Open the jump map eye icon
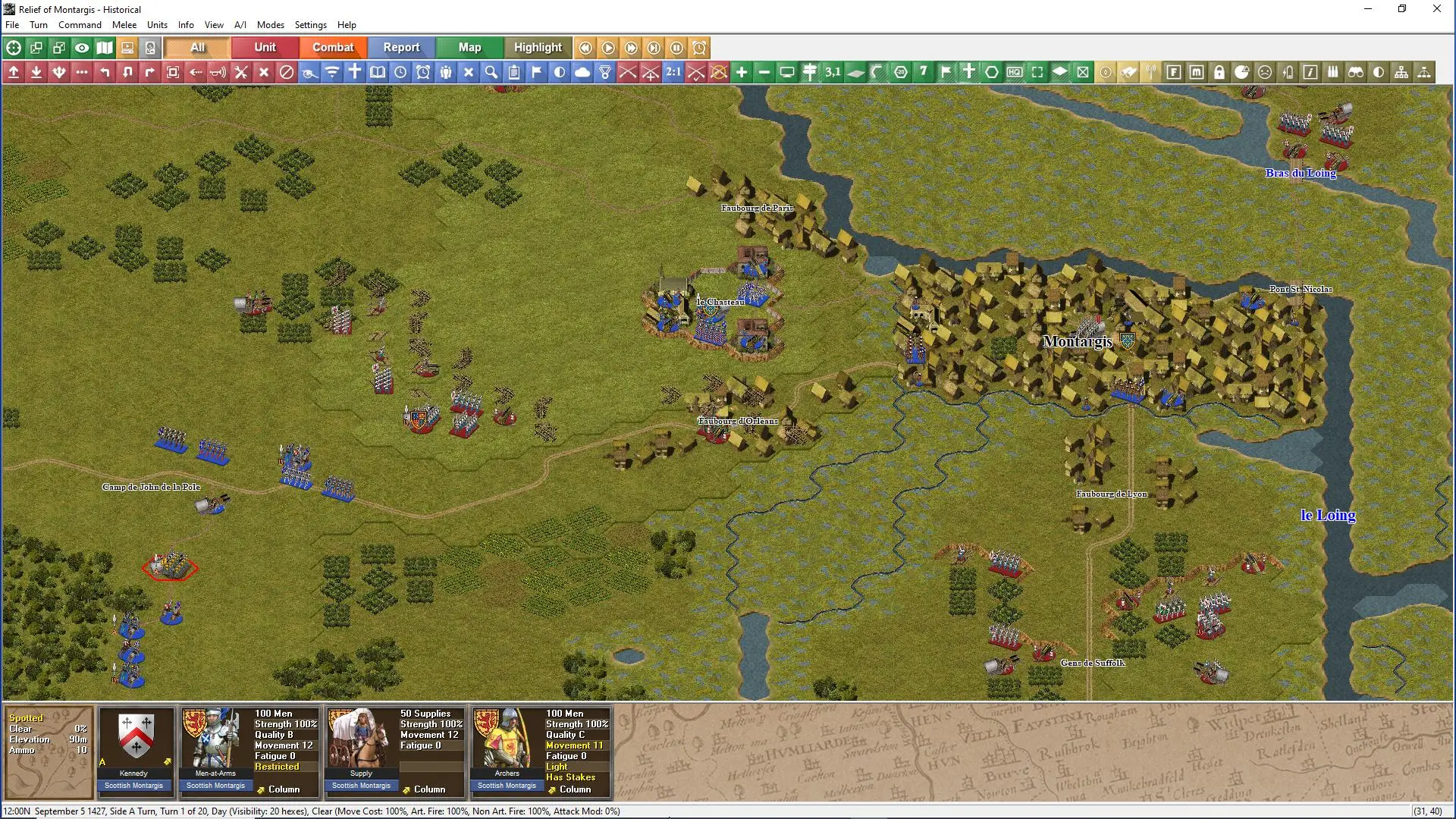The image size is (1456, 819). [x=82, y=48]
